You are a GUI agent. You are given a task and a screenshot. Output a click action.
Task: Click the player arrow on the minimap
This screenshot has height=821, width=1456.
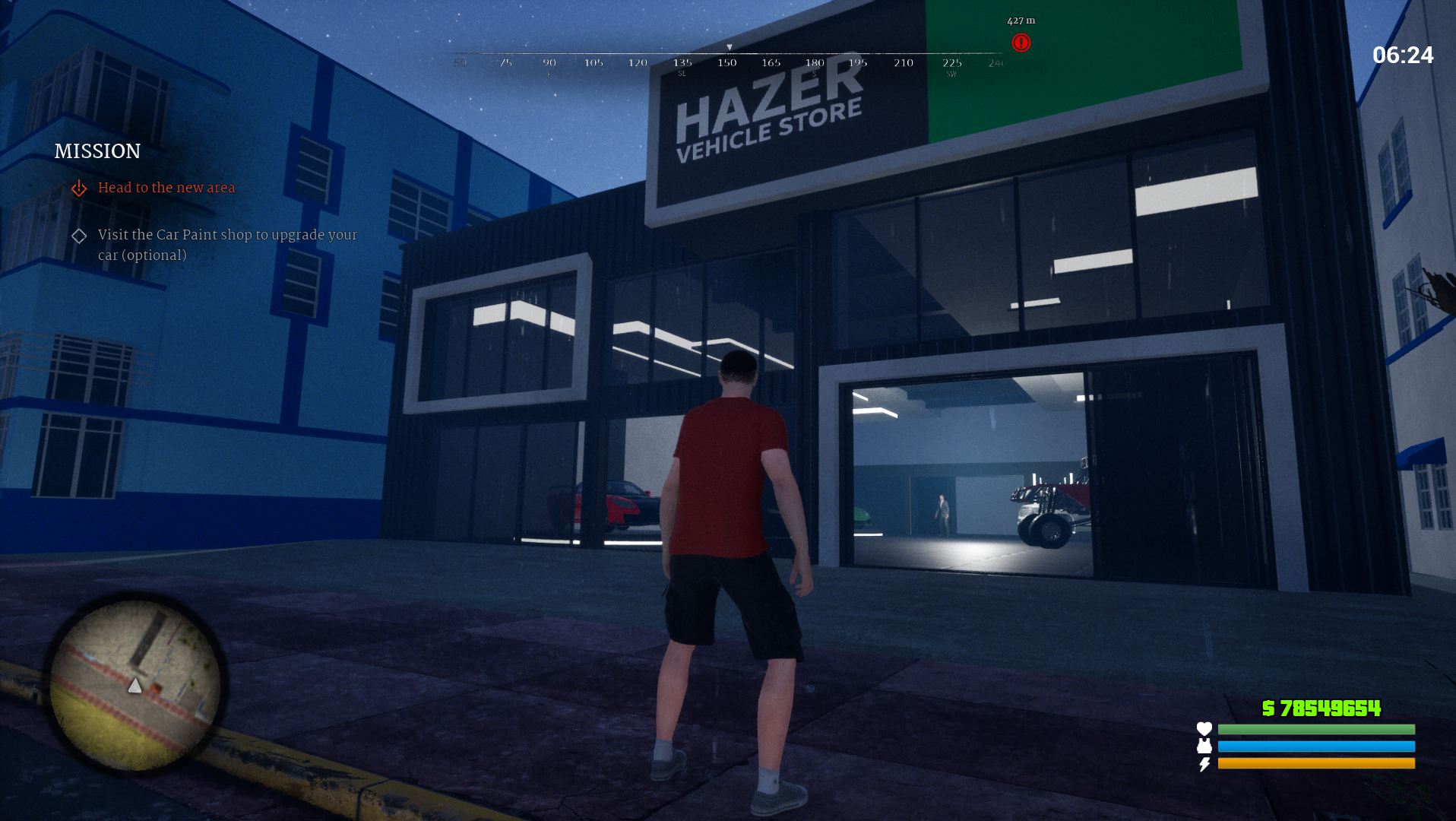(x=135, y=686)
